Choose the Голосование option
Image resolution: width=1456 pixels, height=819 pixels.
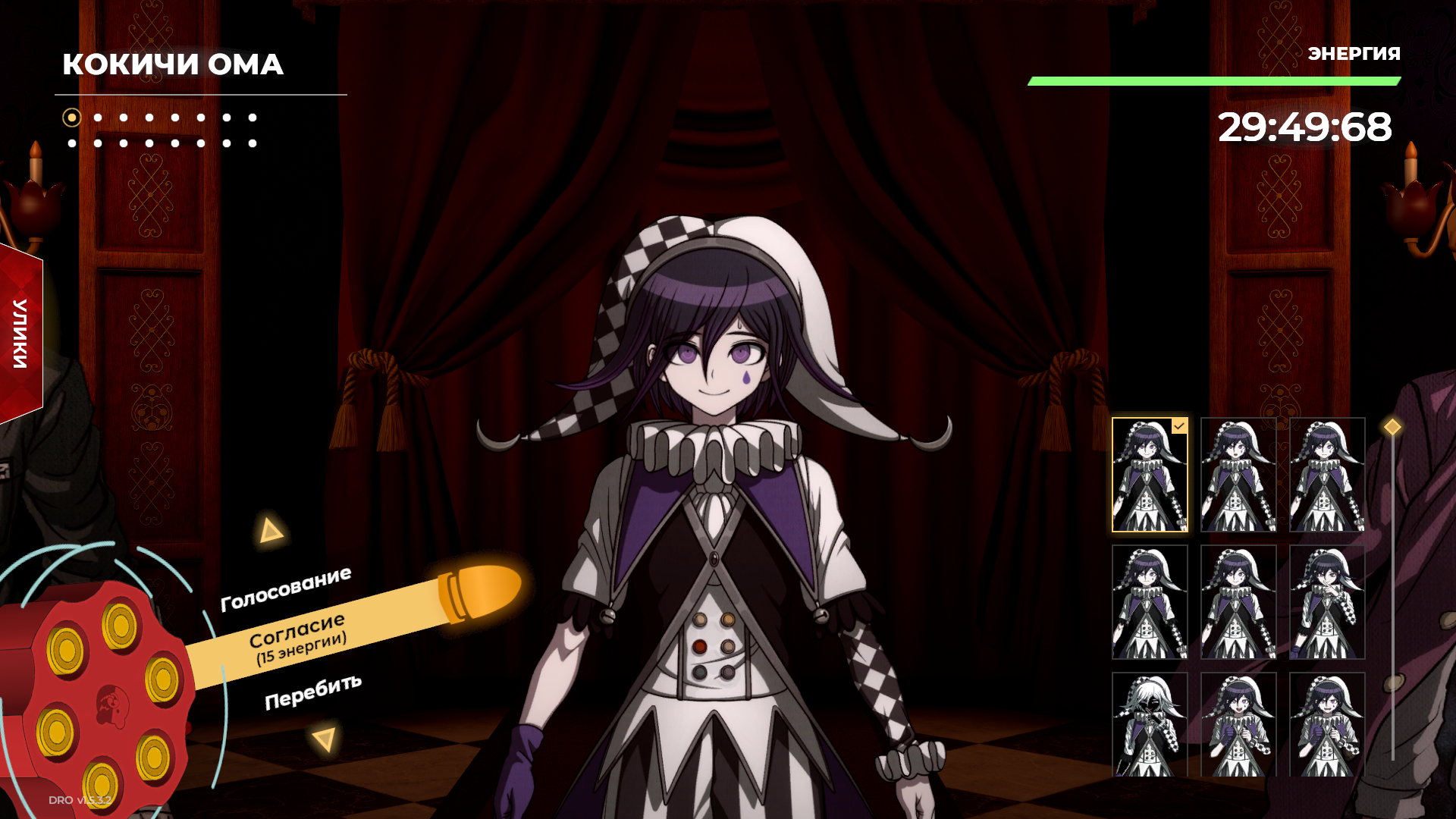(x=286, y=589)
